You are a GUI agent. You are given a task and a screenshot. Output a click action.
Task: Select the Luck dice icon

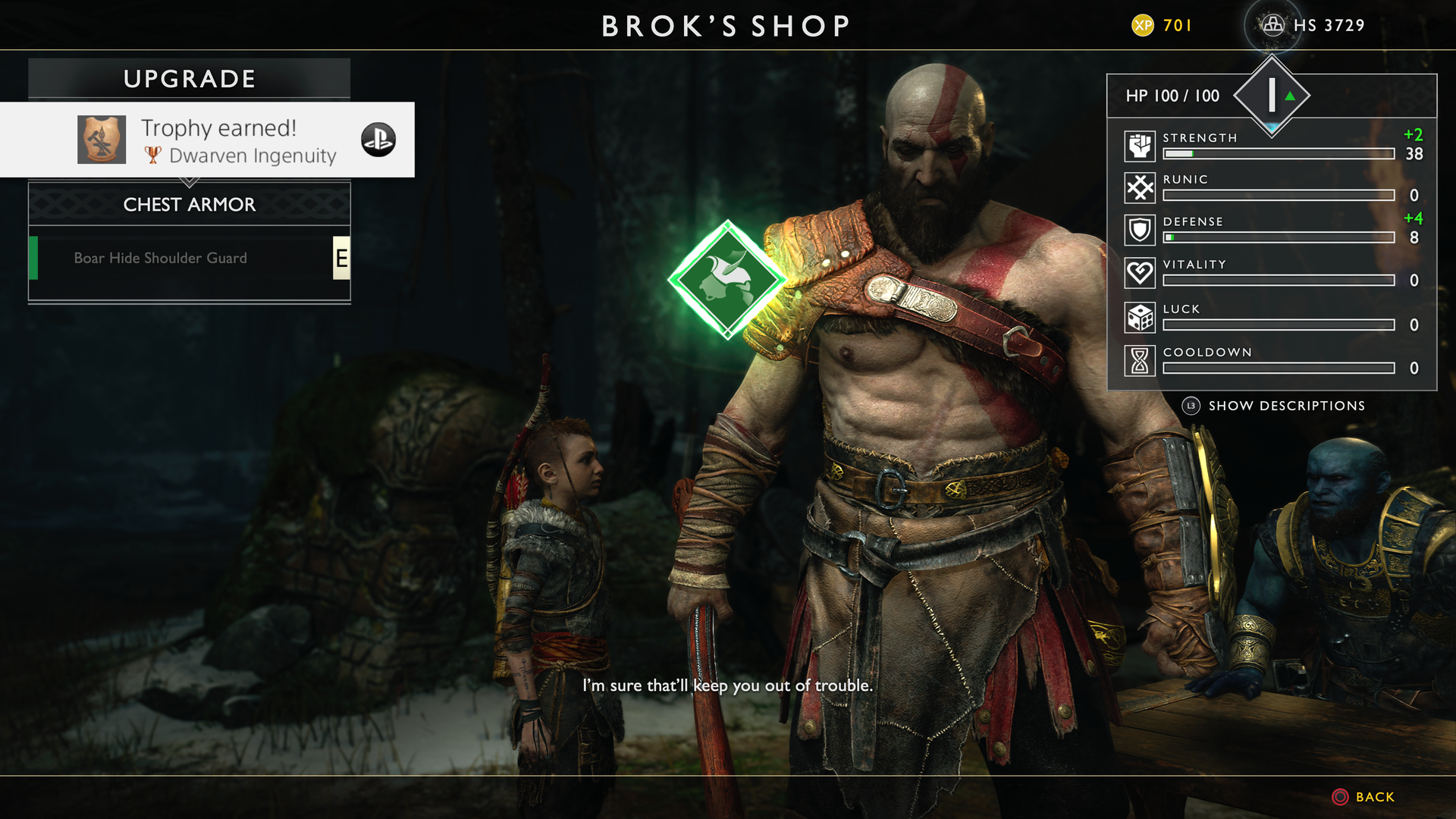pos(1140,317)
